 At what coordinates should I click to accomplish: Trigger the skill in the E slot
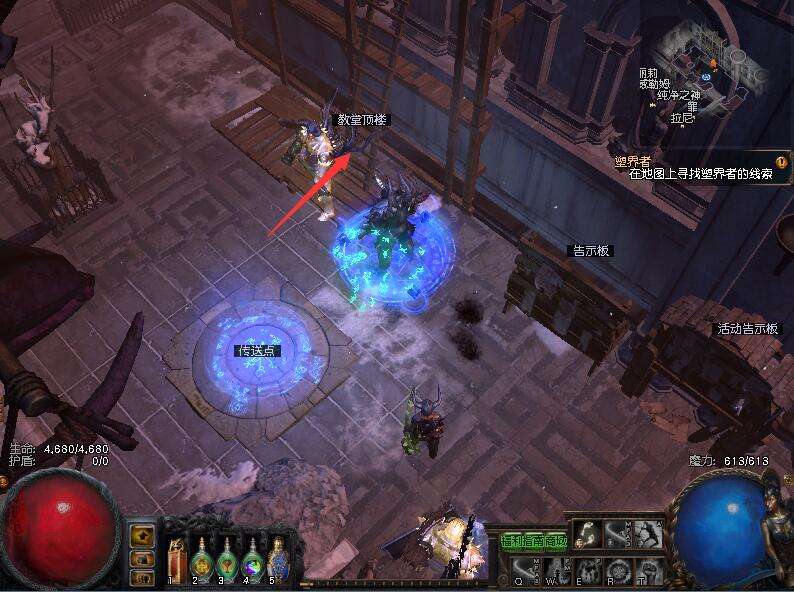coord(586,568)
